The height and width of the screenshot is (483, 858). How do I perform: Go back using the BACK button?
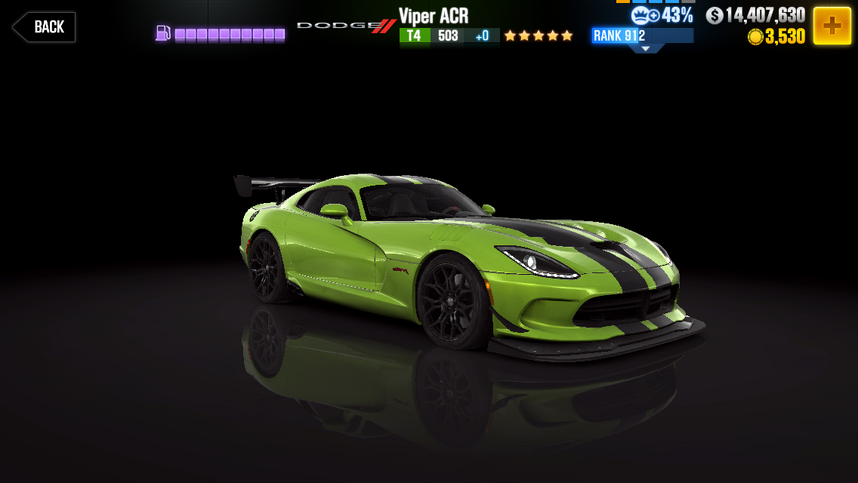pyautogui.click(x=44, y=27)
